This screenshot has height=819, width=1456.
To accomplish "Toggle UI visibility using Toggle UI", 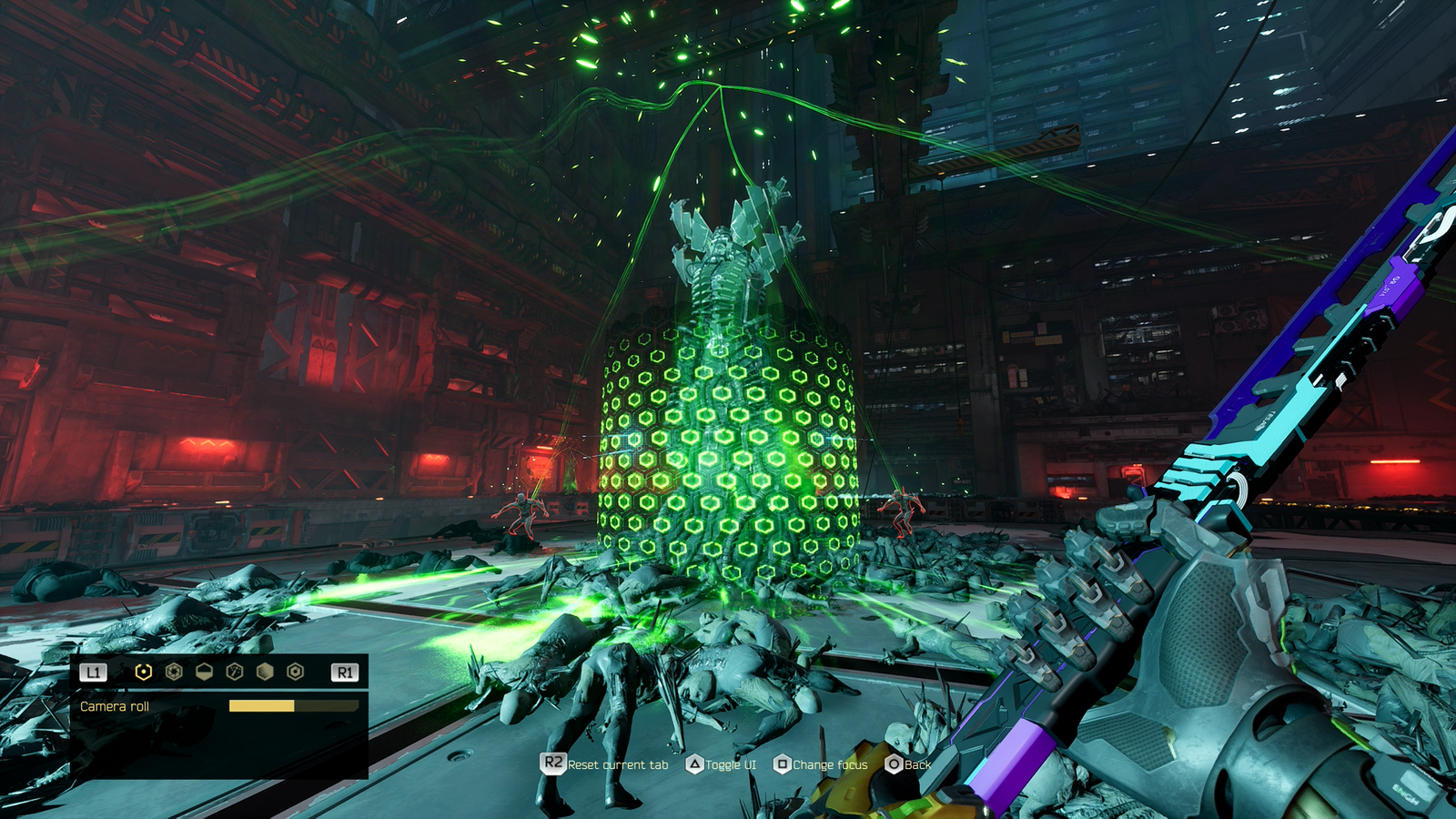I will [729, 765].
